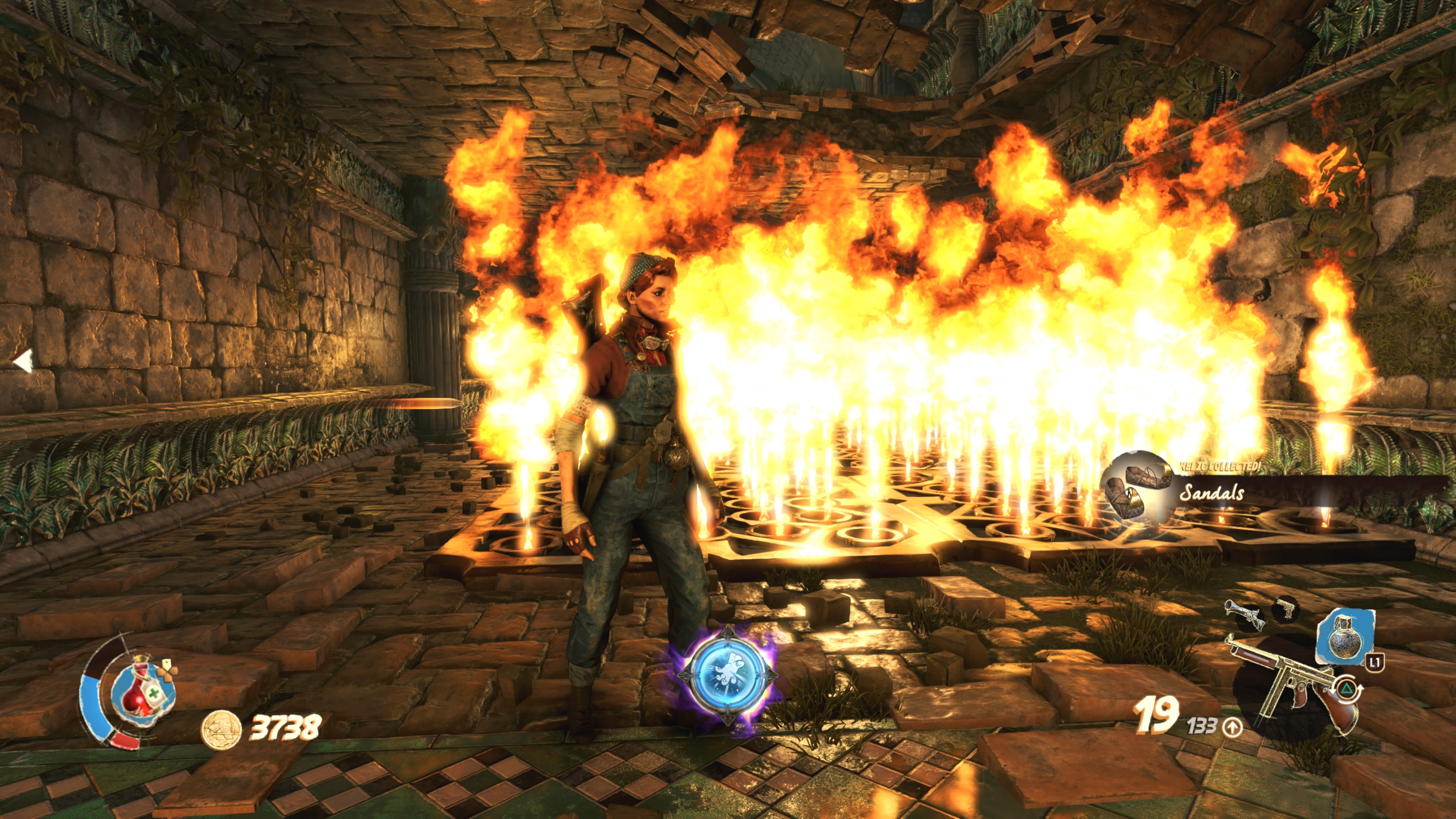
Task: Switch to the pistol sidearm icon
Action: point(1285,609)
